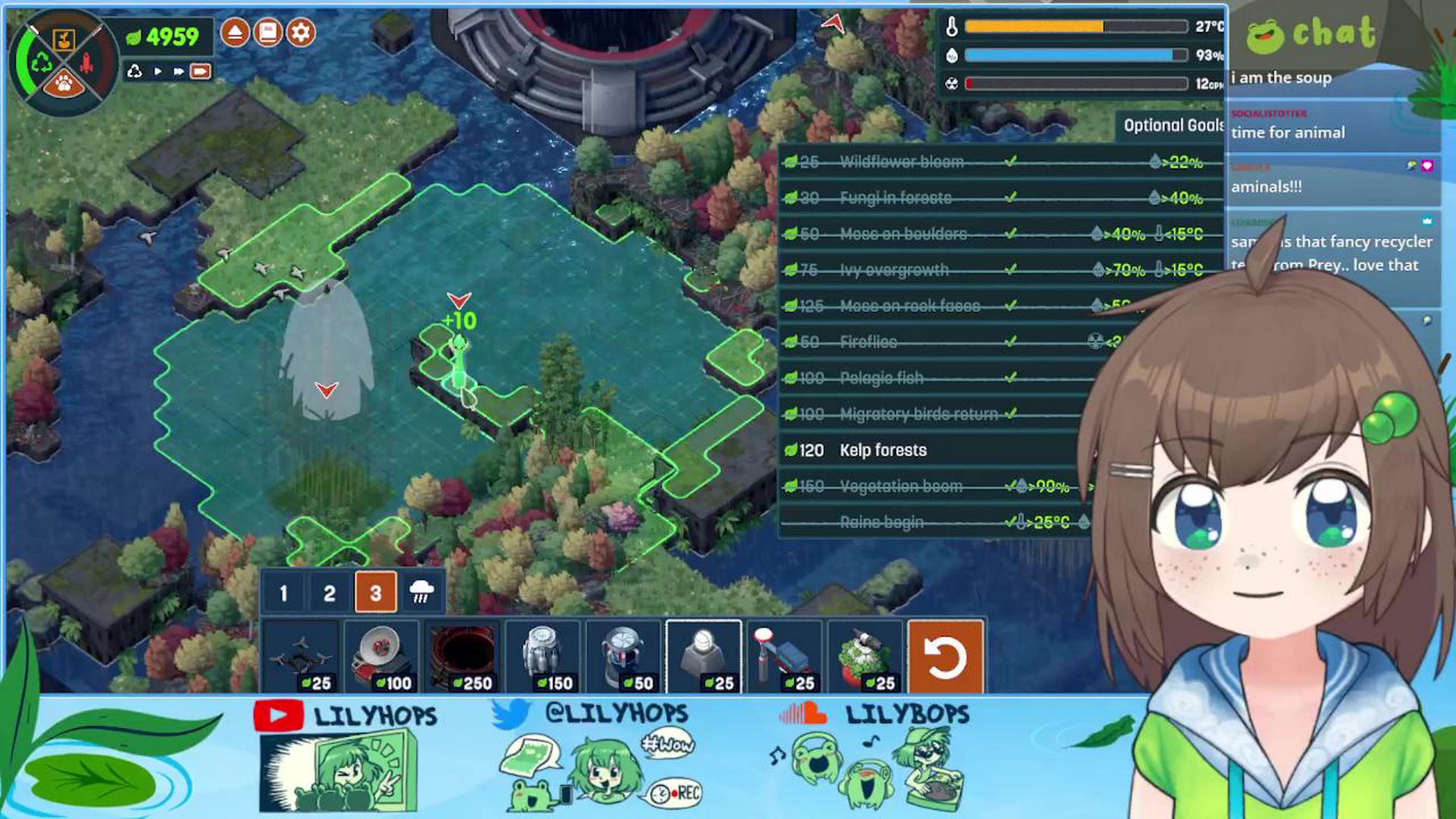Click the white recycle icon near speed controls

[135, 71]
